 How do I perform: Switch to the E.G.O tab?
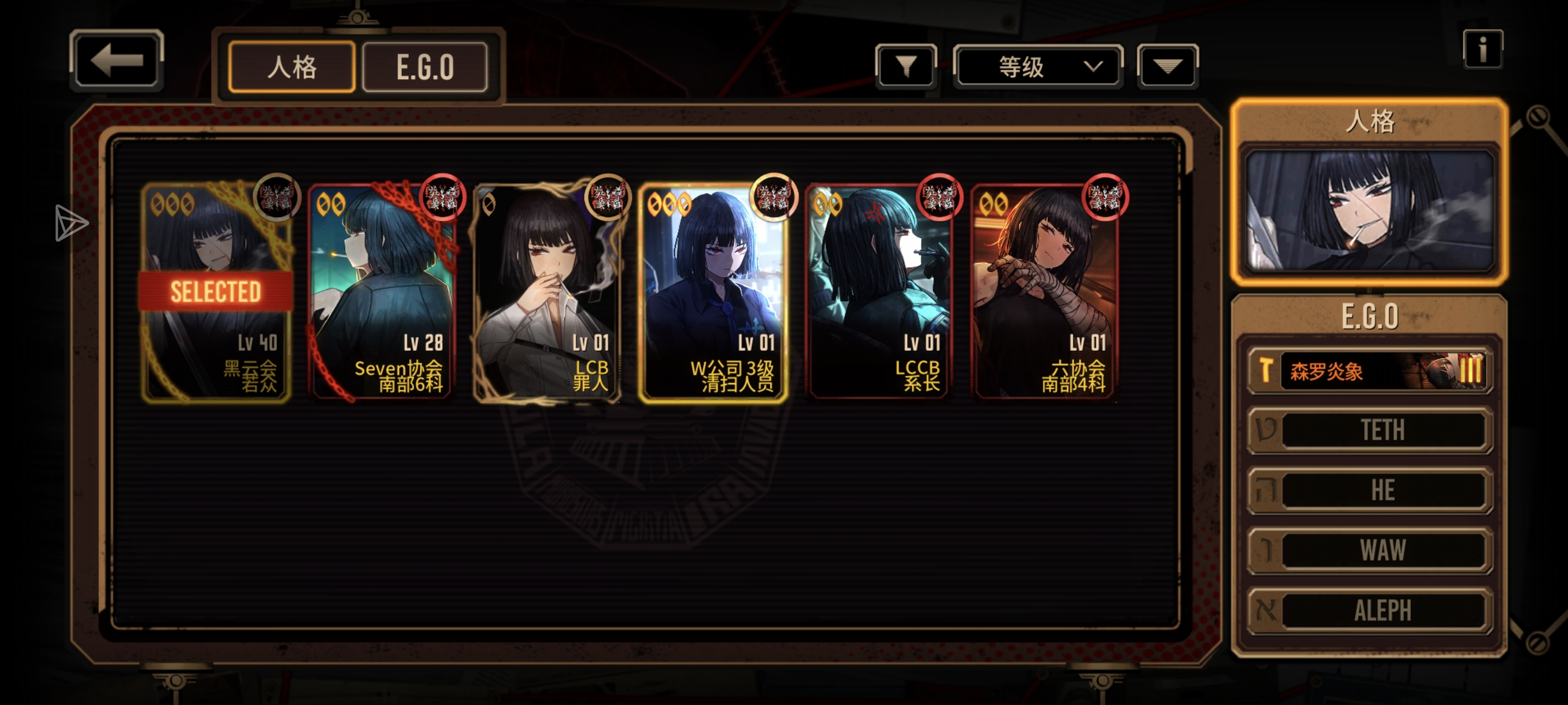[x=425, y=67]
